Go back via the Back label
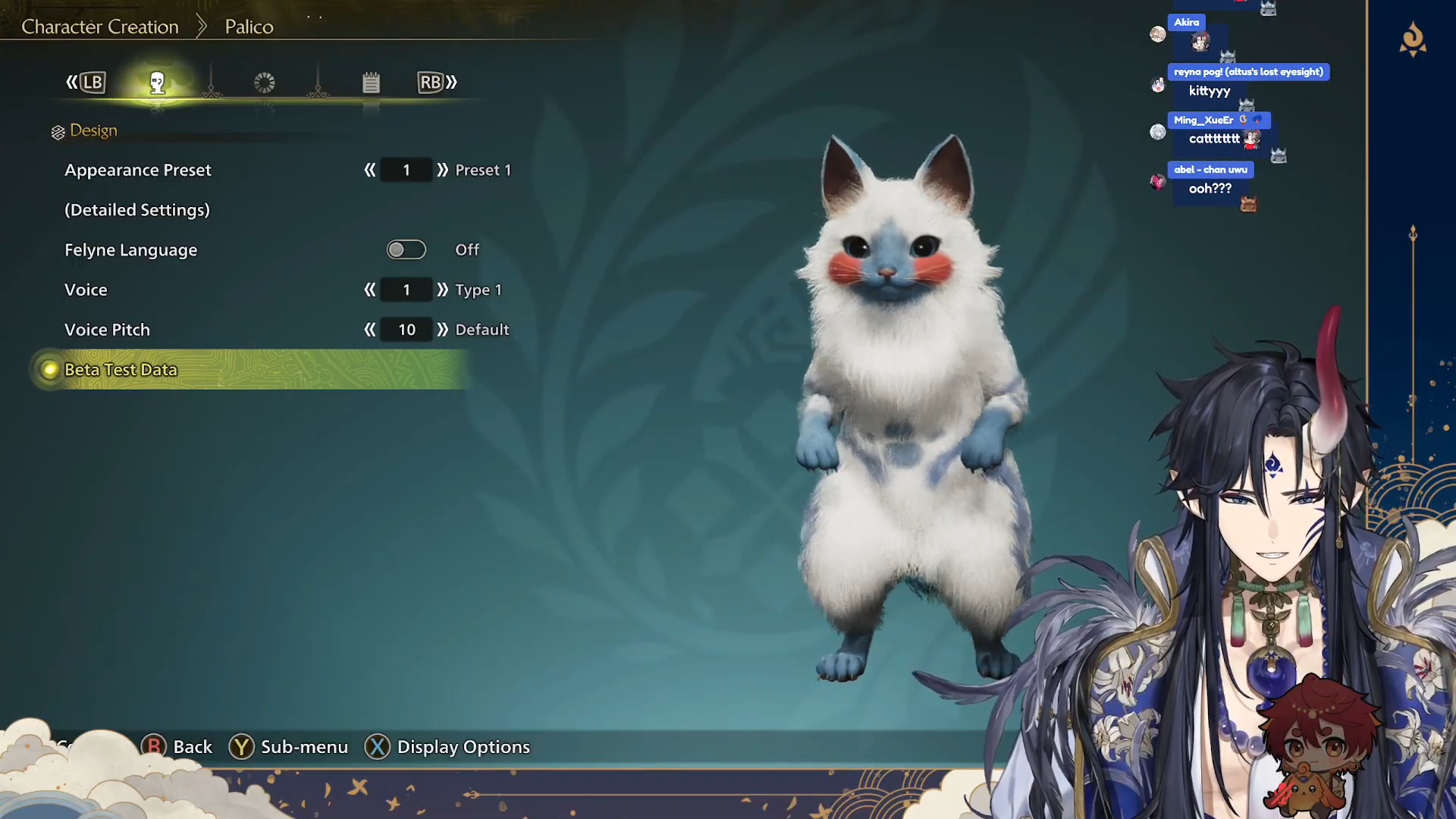This screenshot has width=1456, height=819. [x=192, y=747]
